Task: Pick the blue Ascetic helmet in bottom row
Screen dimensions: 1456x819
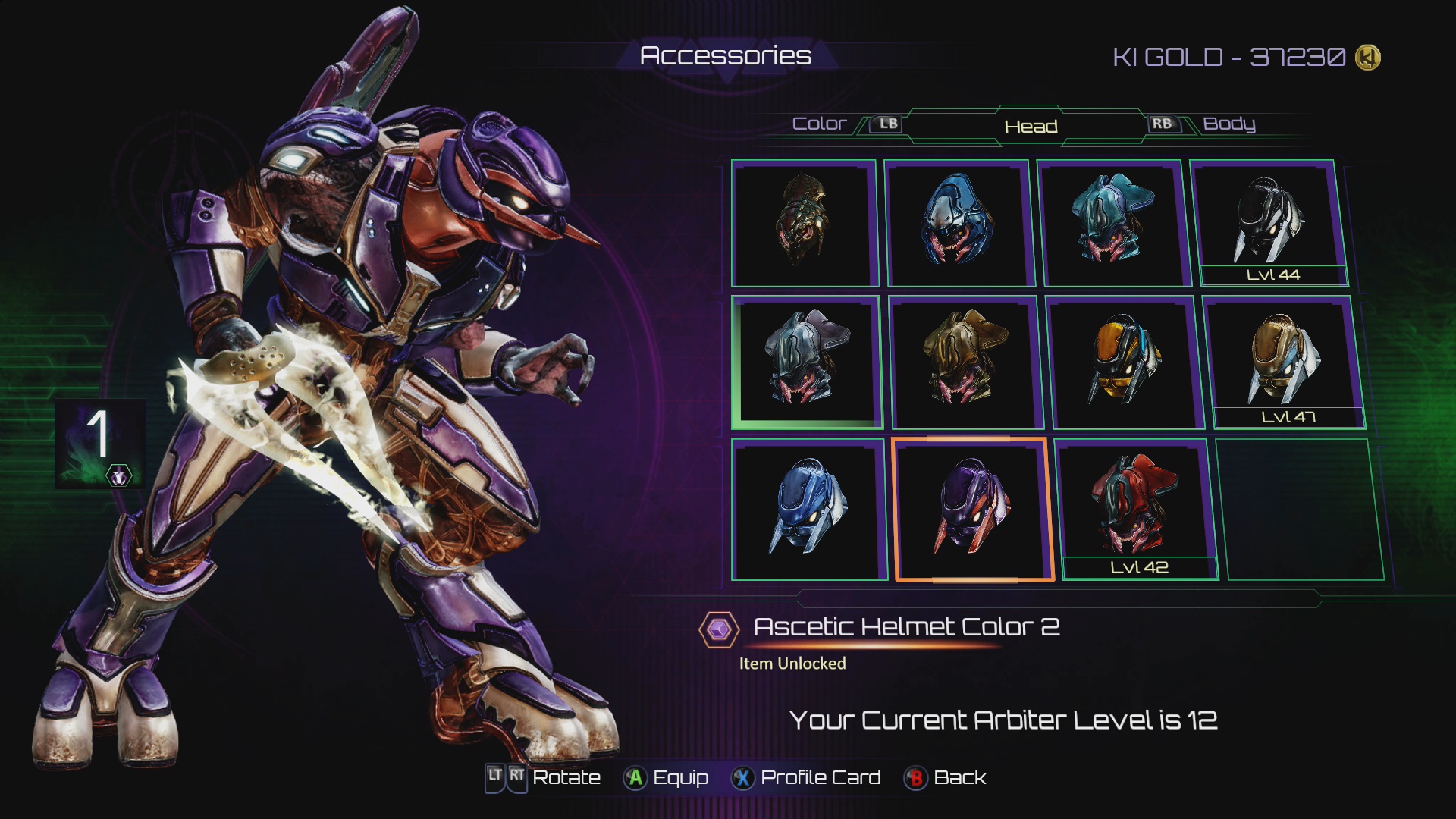Action: click(808, 508)
